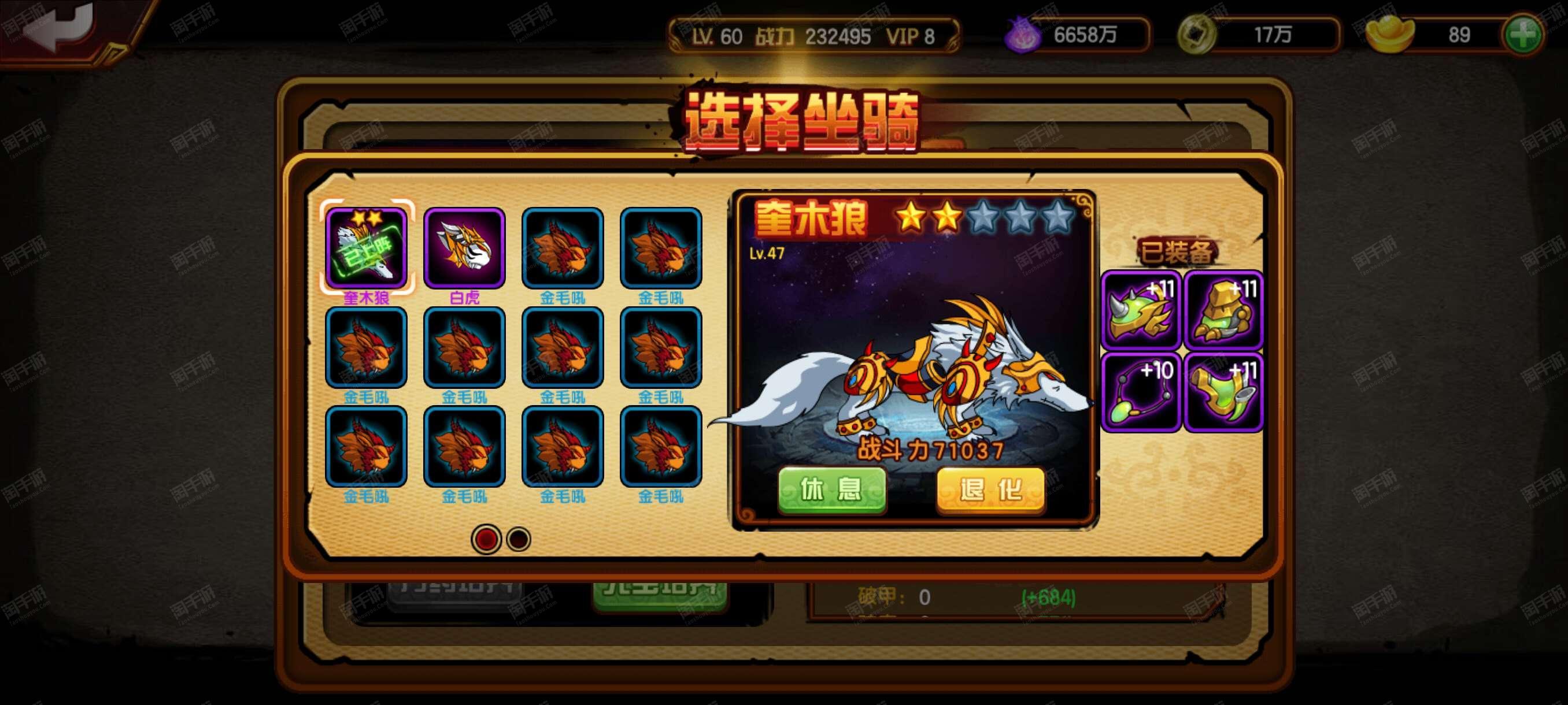The height and width of the screenshot is (705, 1568).
Task: Select the first page indicator dot
Action: coord(486,540)
